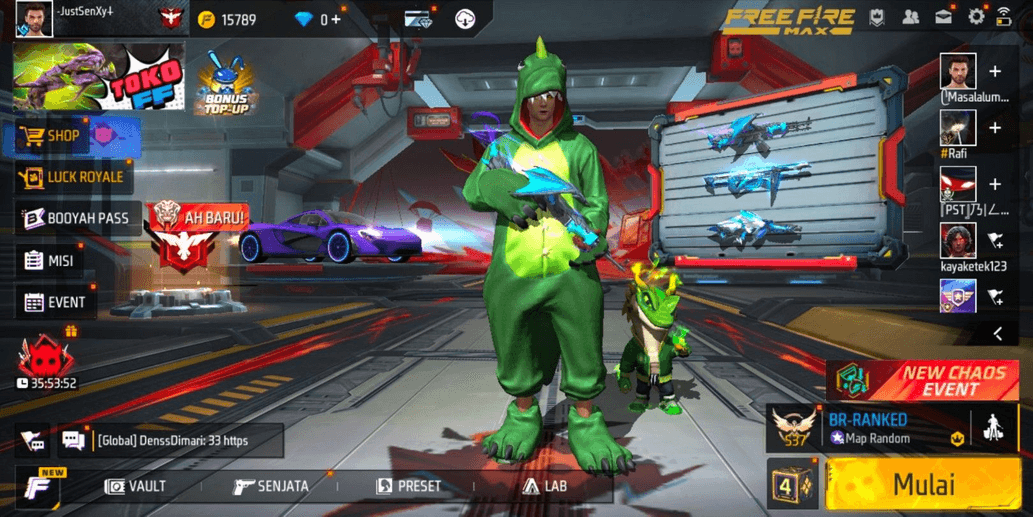Open the VAULT tab
The width and height of the screenshot is (1033, 517).
(137, 486)
